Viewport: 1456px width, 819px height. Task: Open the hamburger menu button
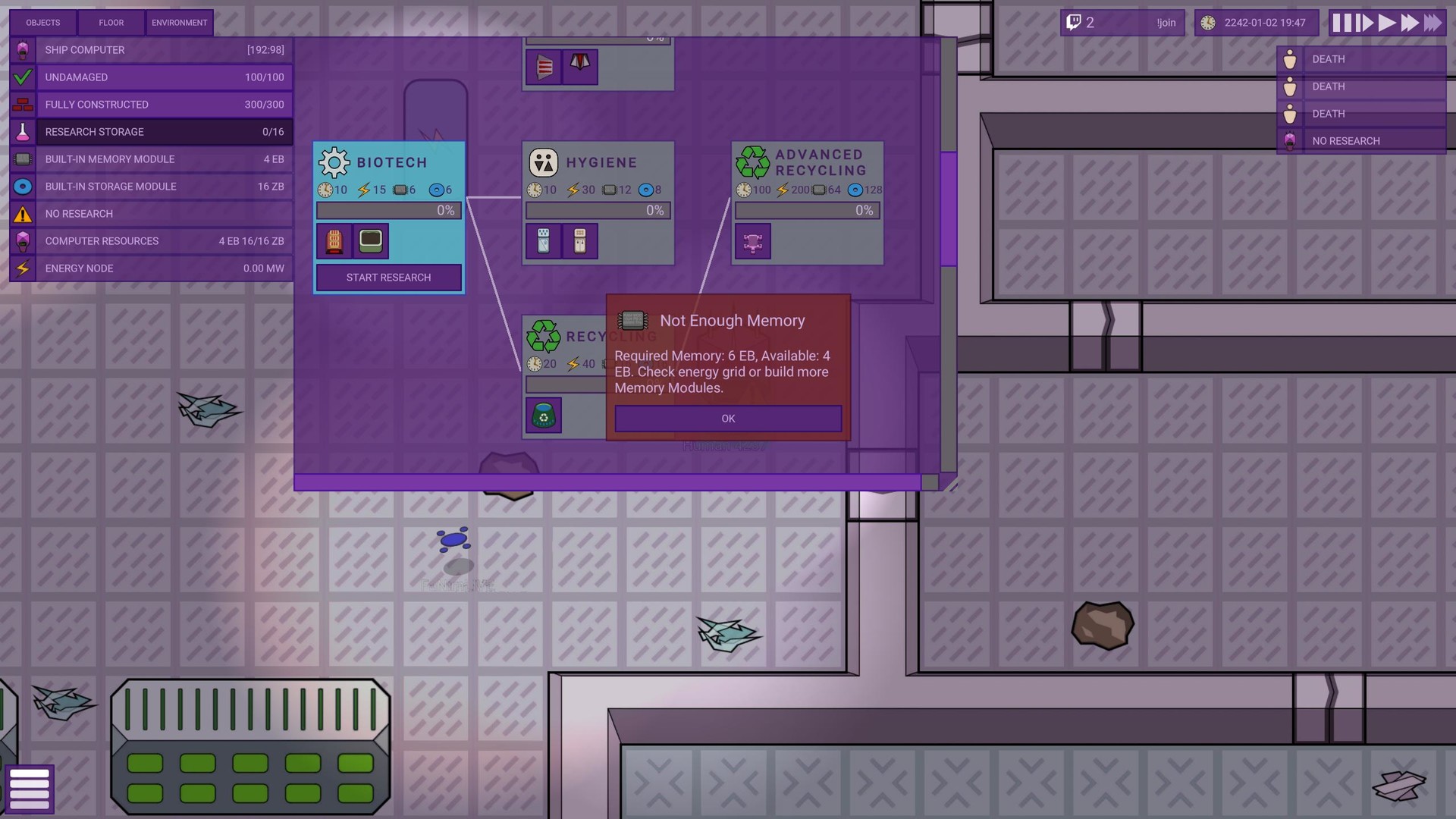(30, 789)
